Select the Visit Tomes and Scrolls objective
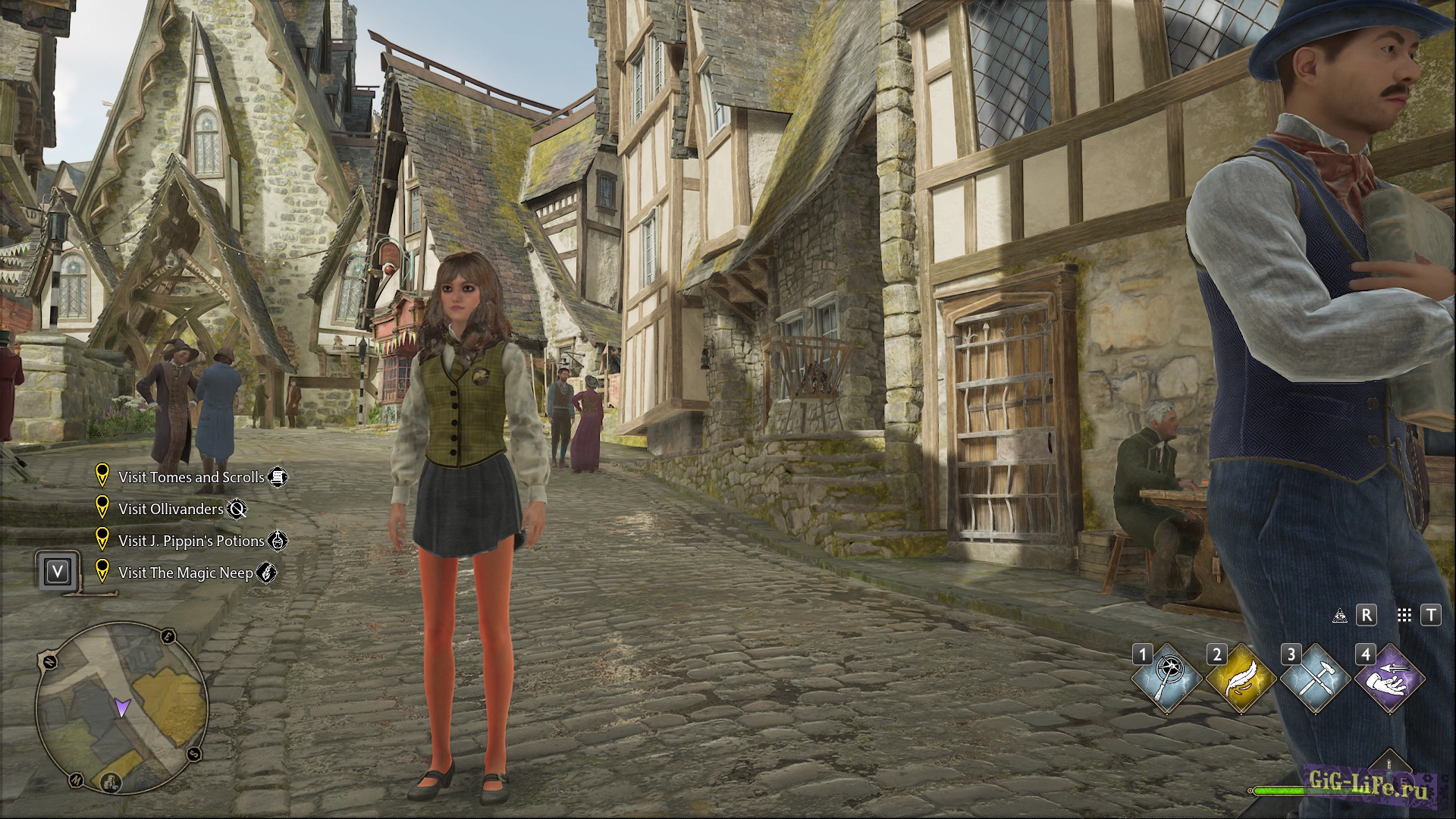 click(x=191, y=477)
